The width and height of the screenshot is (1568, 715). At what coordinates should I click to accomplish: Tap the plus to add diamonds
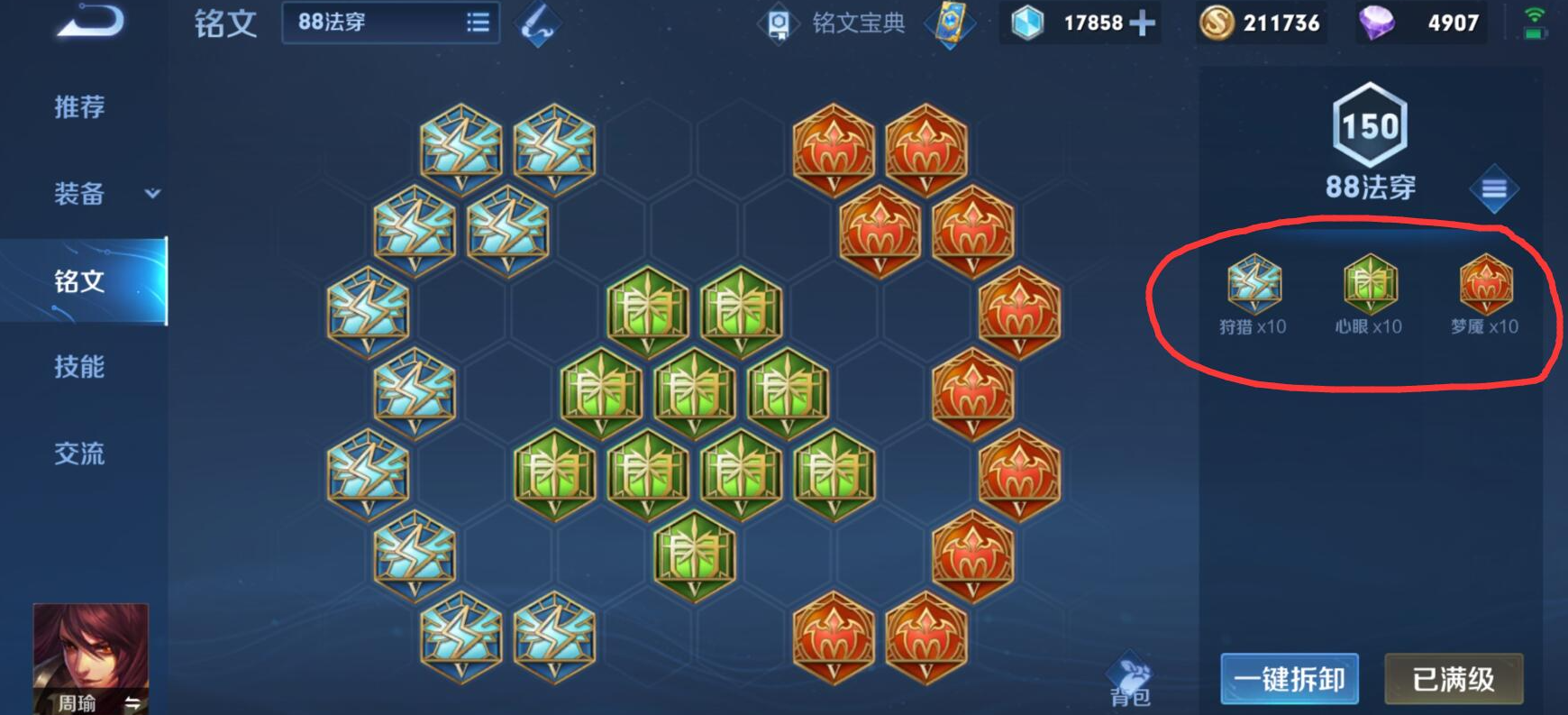[x=1143, y=23]
